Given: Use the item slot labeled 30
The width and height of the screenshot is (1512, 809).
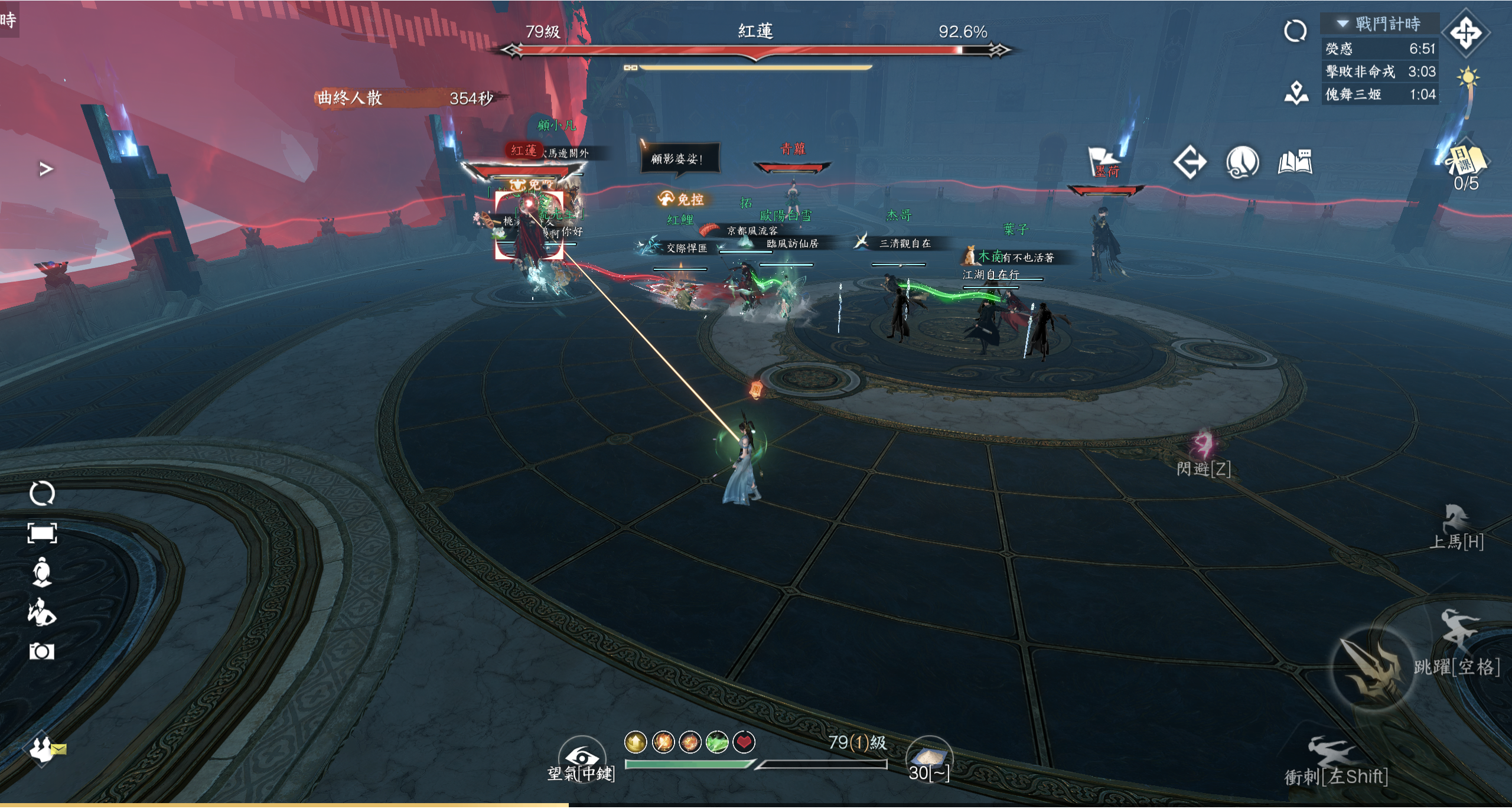Looking at the screenshot, I should tap(929, 757).
